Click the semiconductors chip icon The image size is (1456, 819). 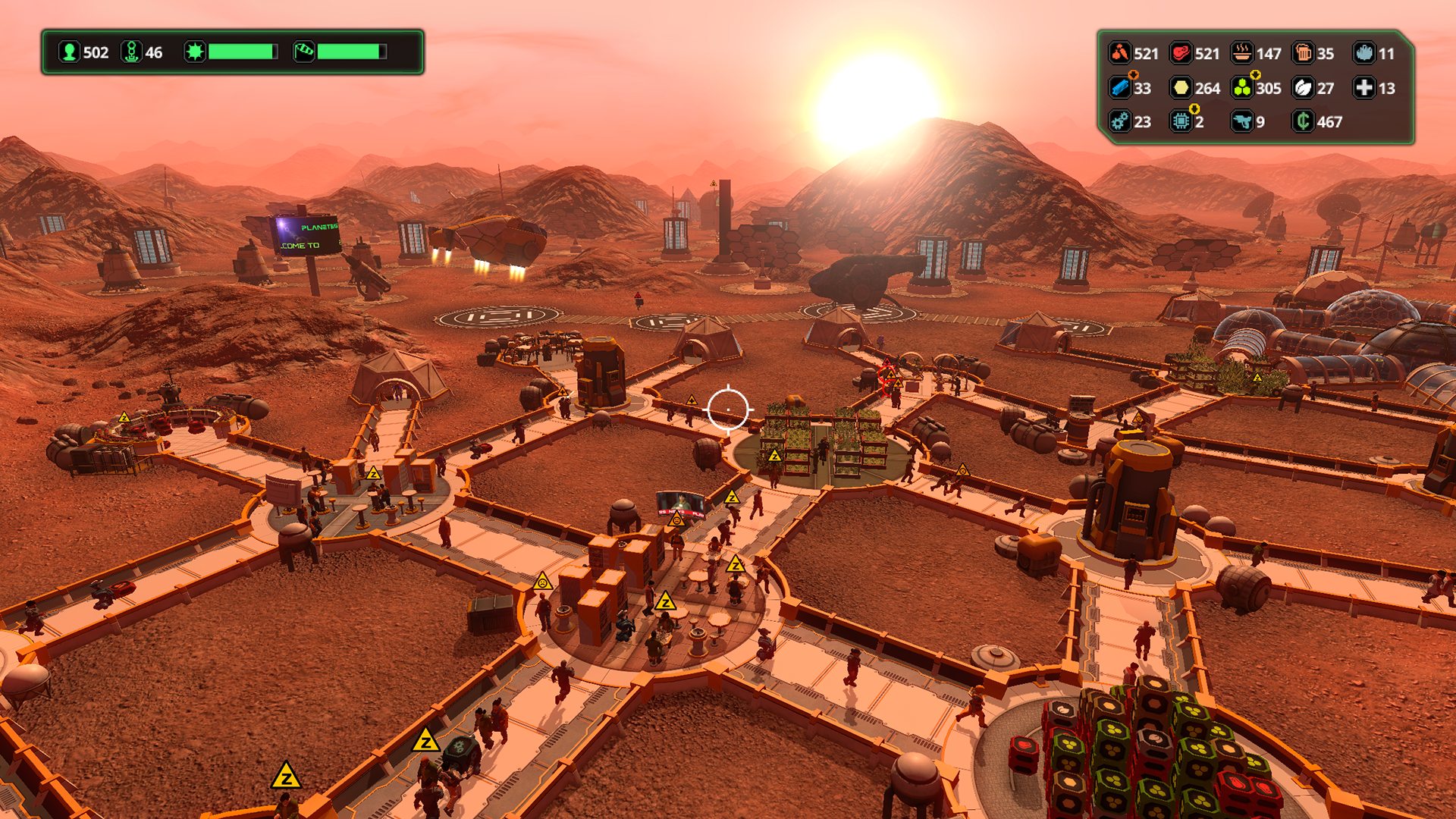pos(1181,121)
